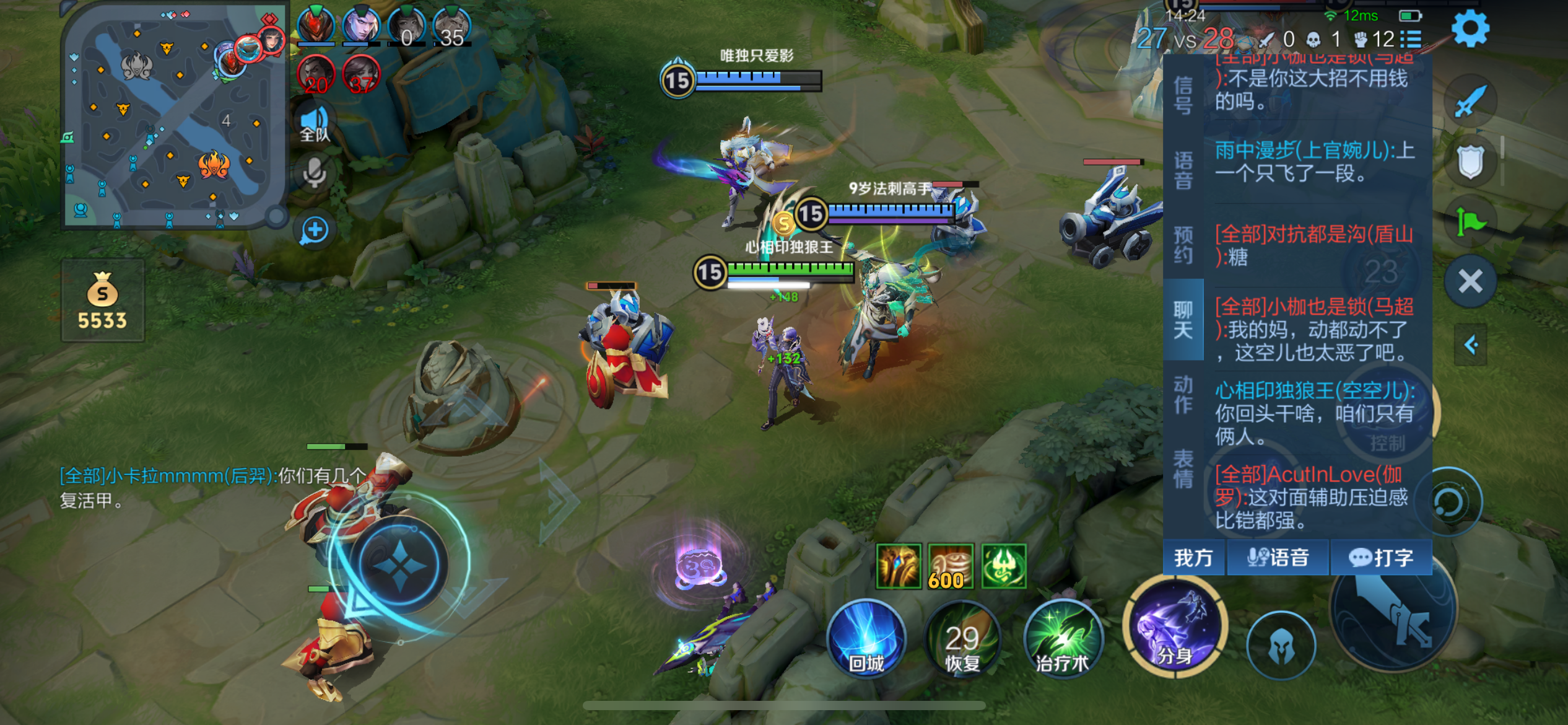Switch to the 语音 voice tab
1568x725 pixels.
click(1183, 170)
